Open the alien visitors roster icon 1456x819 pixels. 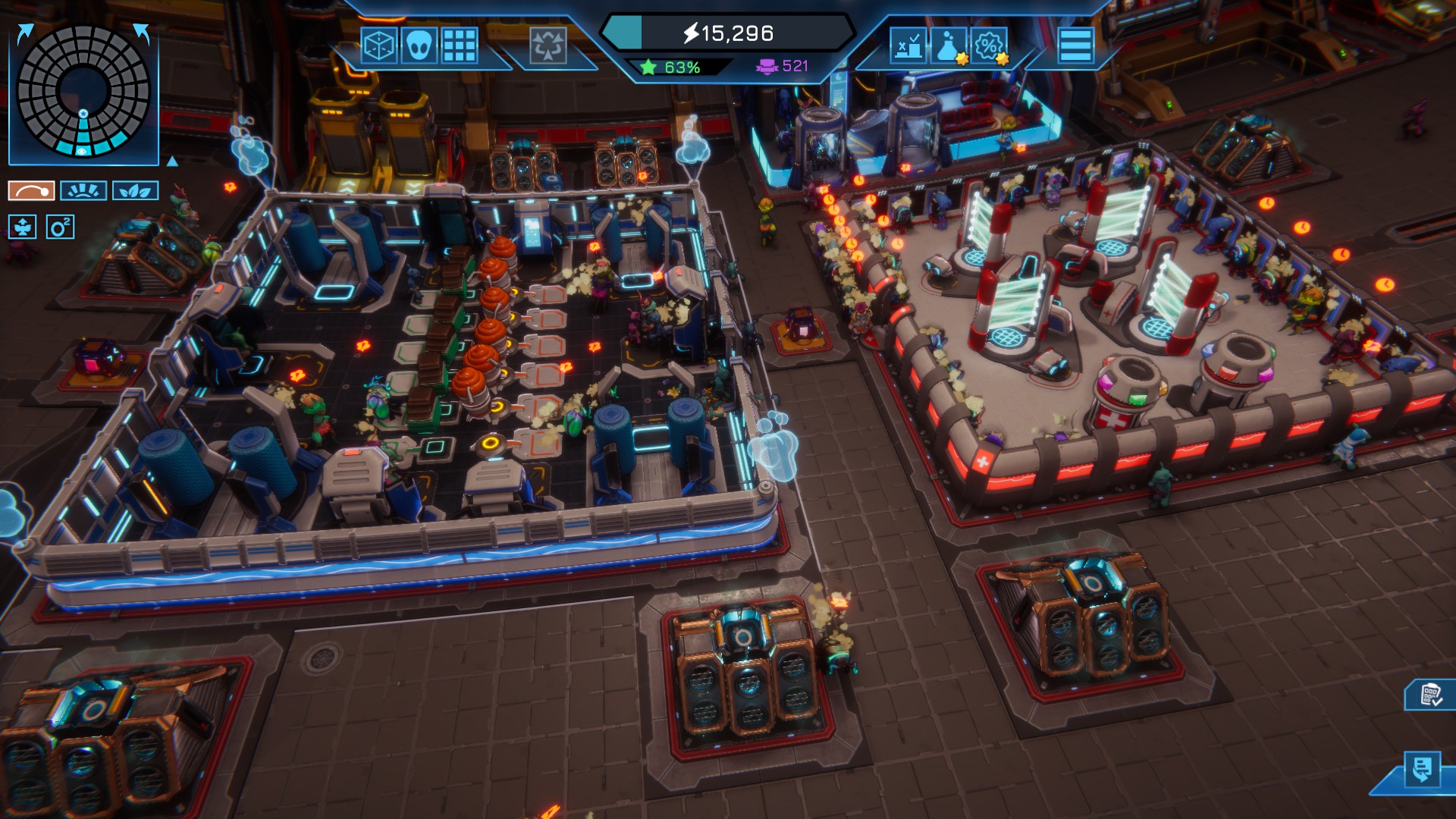(419, 45)
